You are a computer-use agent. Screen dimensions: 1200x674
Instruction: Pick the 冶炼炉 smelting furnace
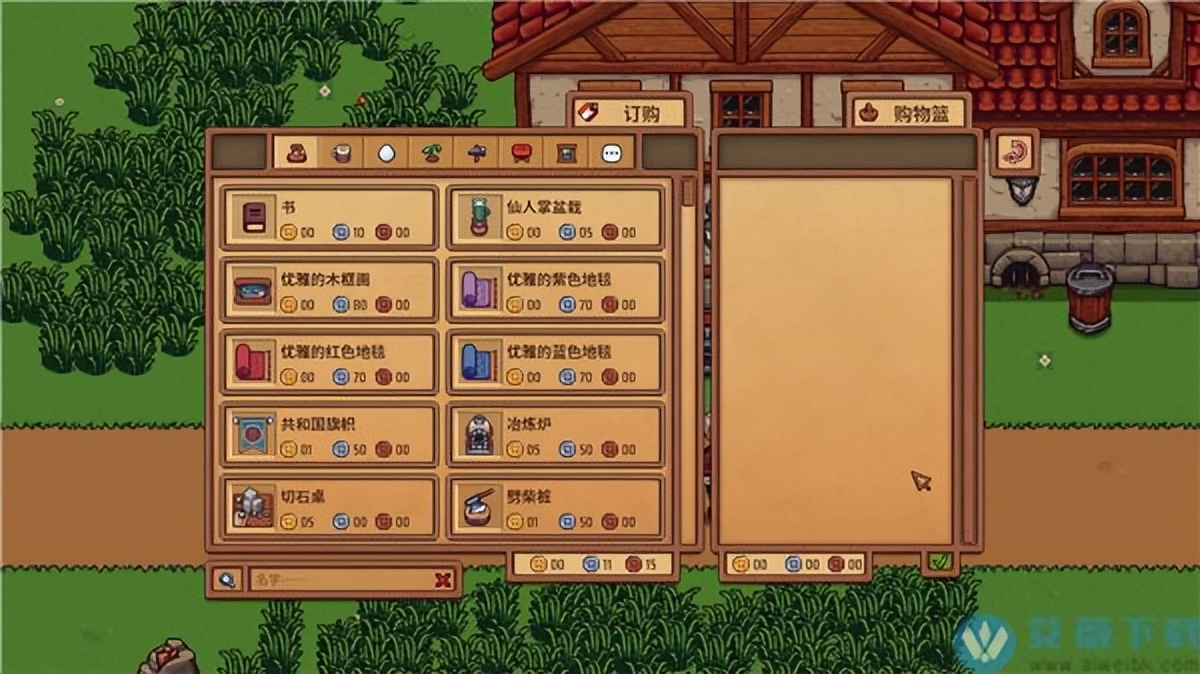tap(554, 434)
